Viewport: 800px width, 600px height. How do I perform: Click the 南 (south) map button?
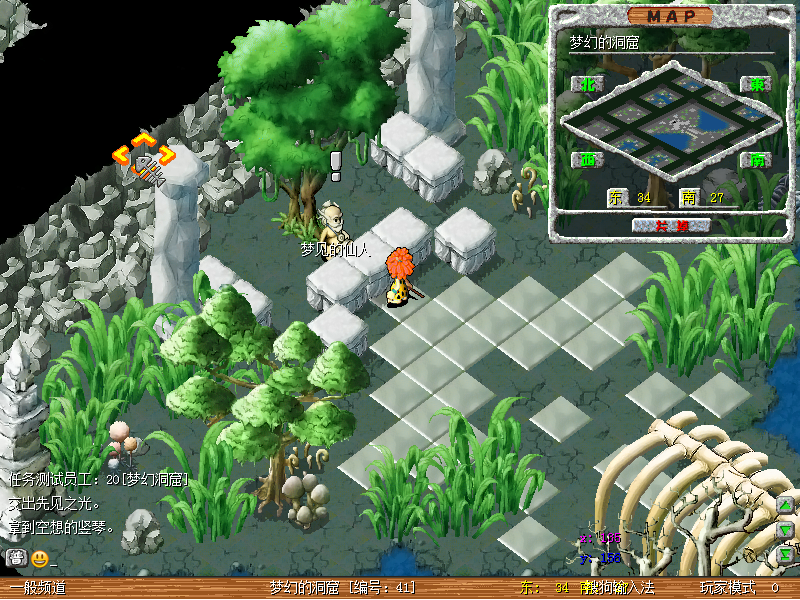(757, 159)
